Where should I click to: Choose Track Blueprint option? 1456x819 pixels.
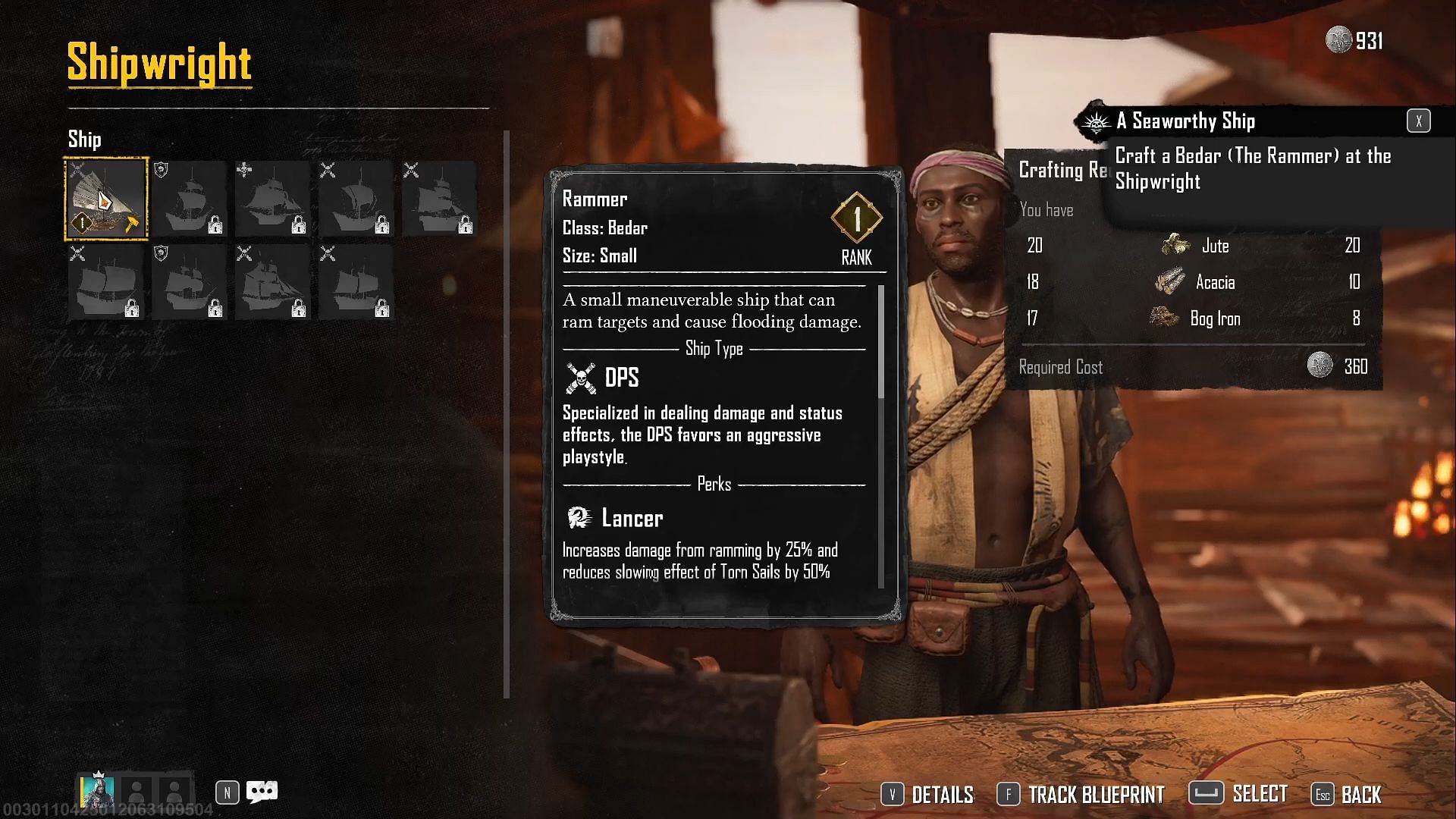pyautogui.click(x=1081, y=794)
